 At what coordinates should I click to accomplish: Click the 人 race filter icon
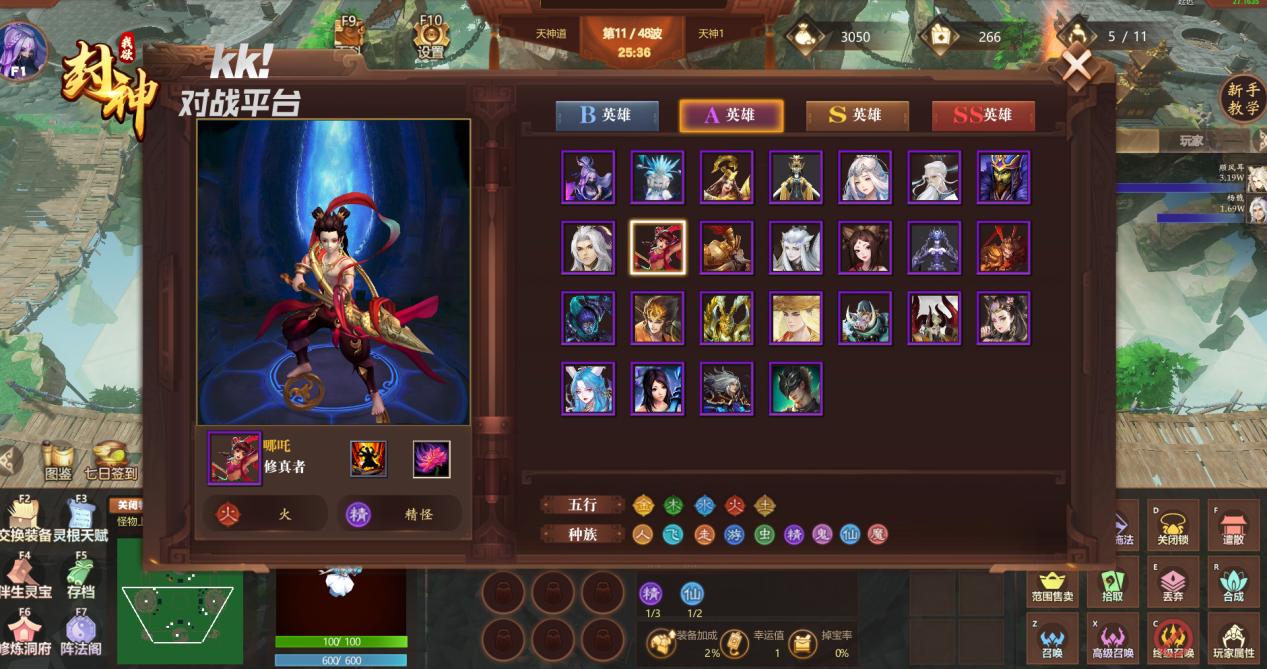point(643,535)
